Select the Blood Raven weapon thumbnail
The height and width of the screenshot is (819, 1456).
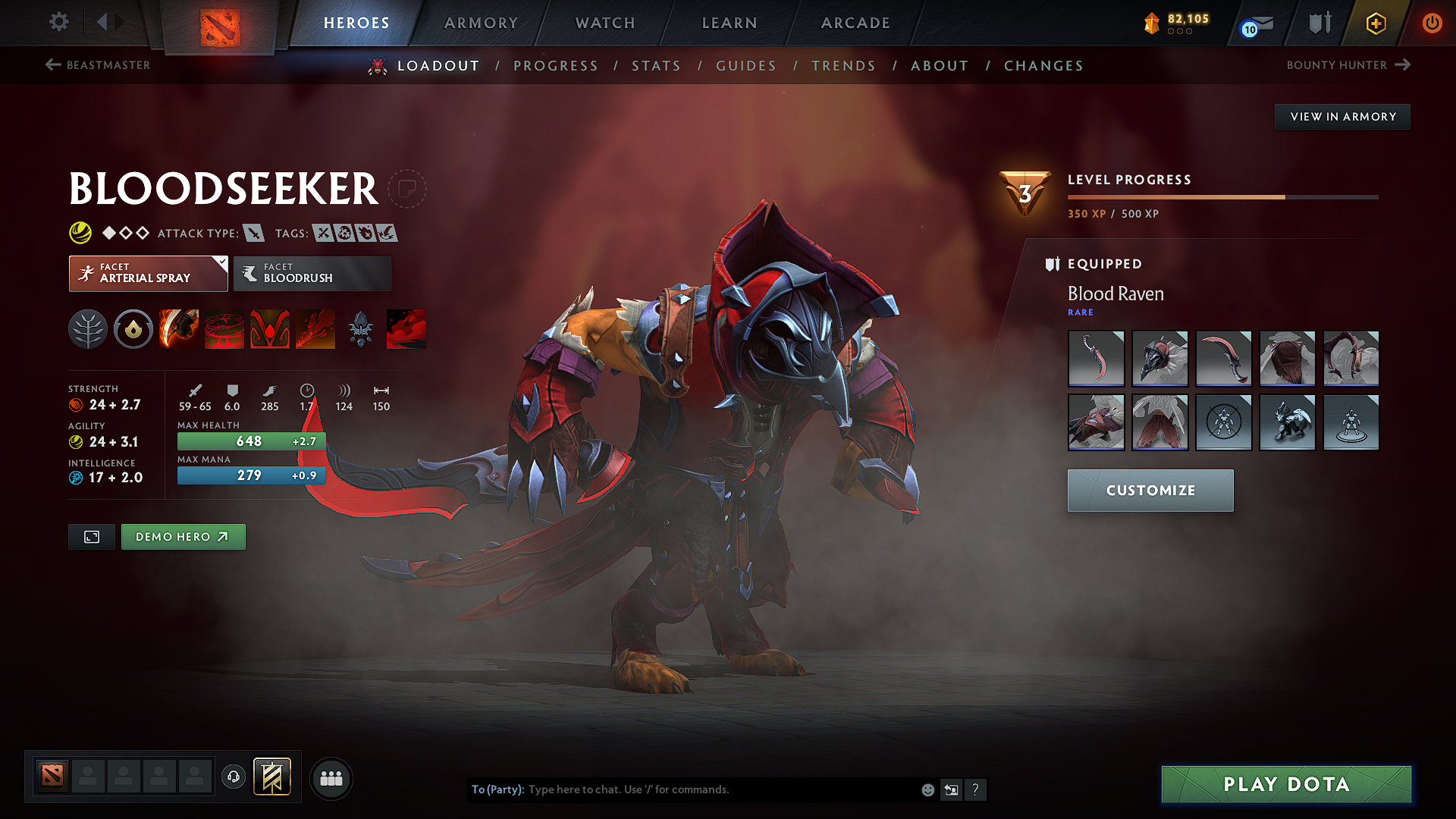[x=1097, y=359]
